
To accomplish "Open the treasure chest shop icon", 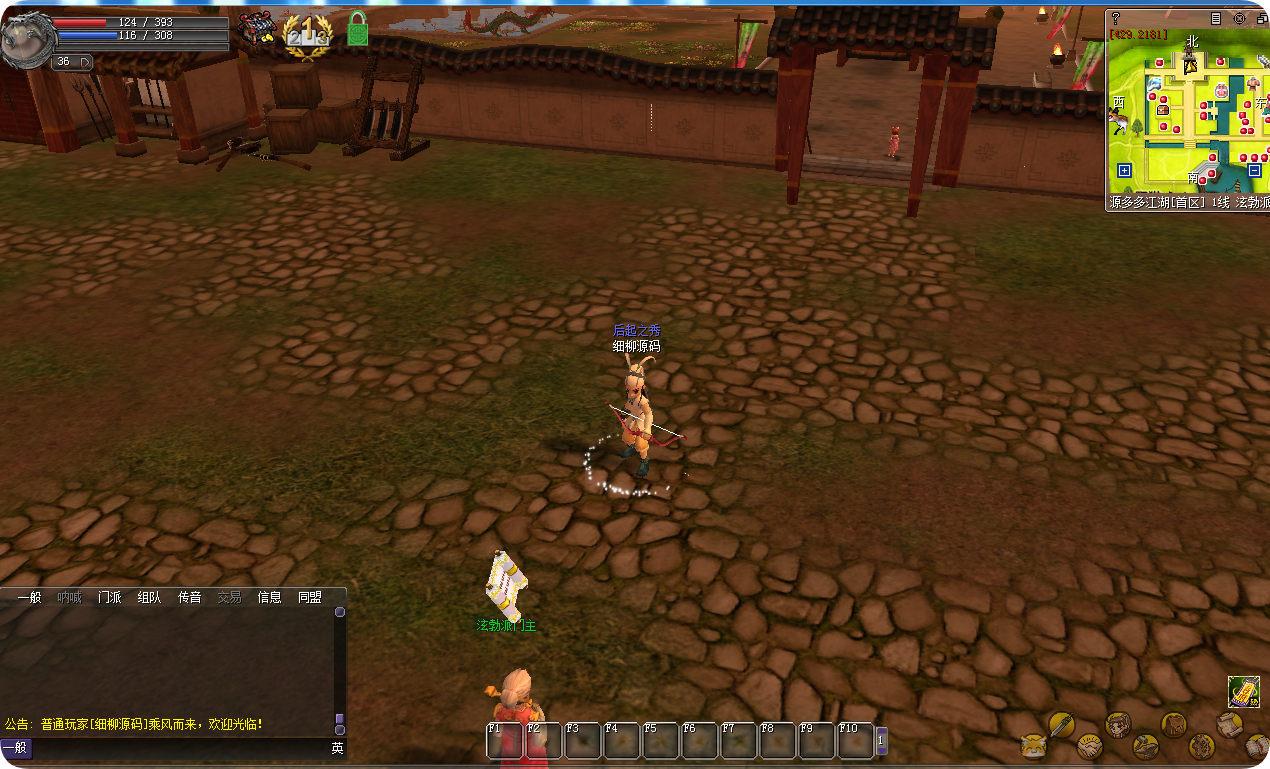I will [257, 28].
